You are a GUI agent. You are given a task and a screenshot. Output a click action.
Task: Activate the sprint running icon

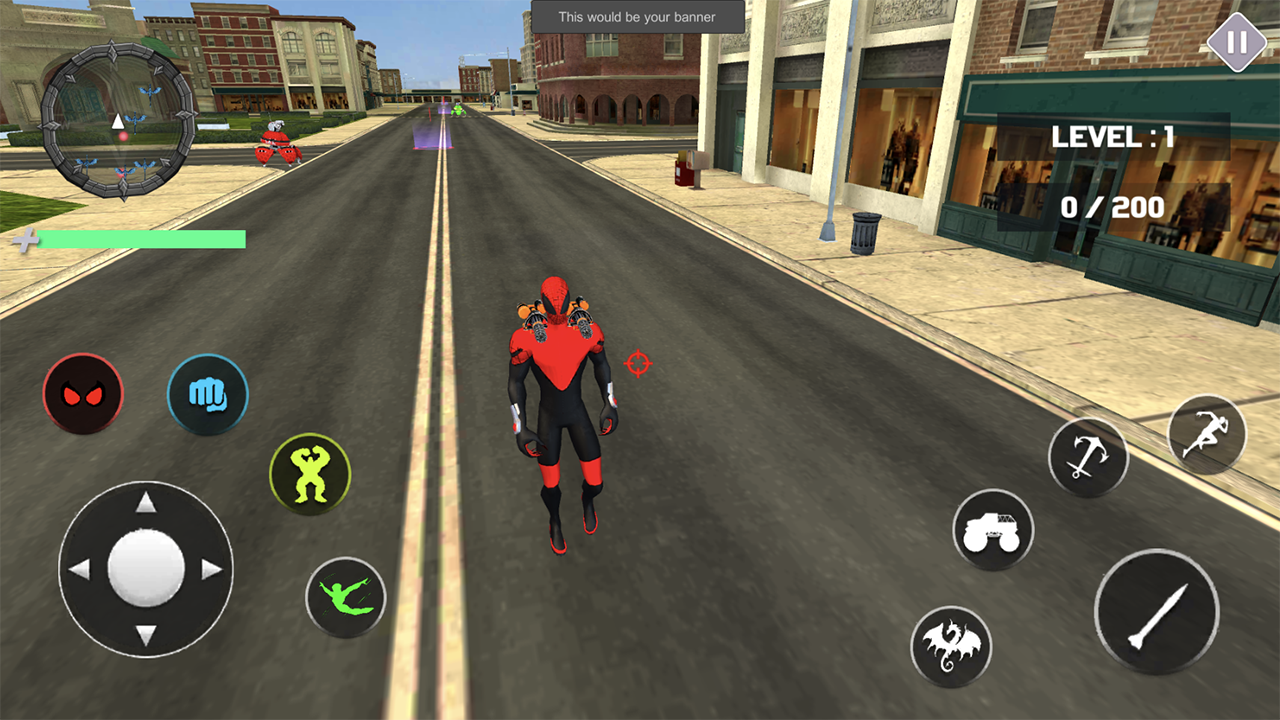pos(1206,435)
